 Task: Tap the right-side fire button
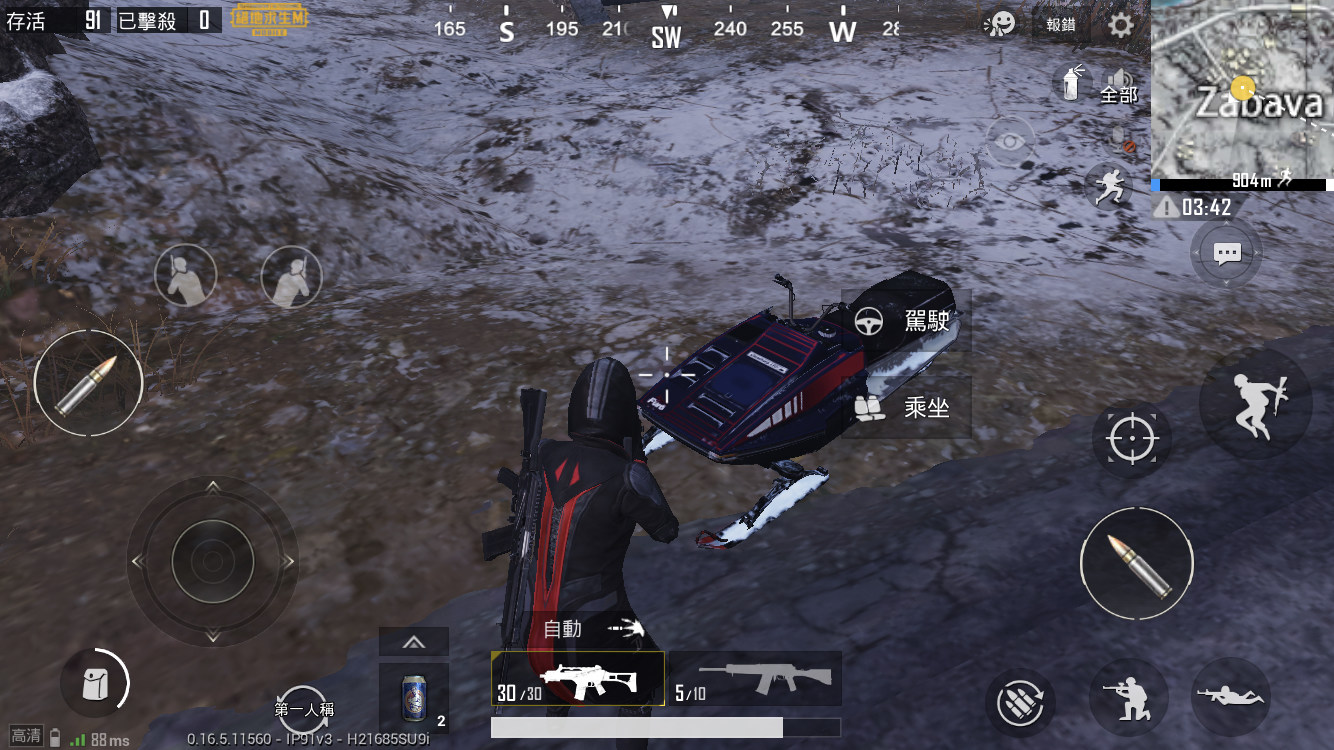point(1137,563)
